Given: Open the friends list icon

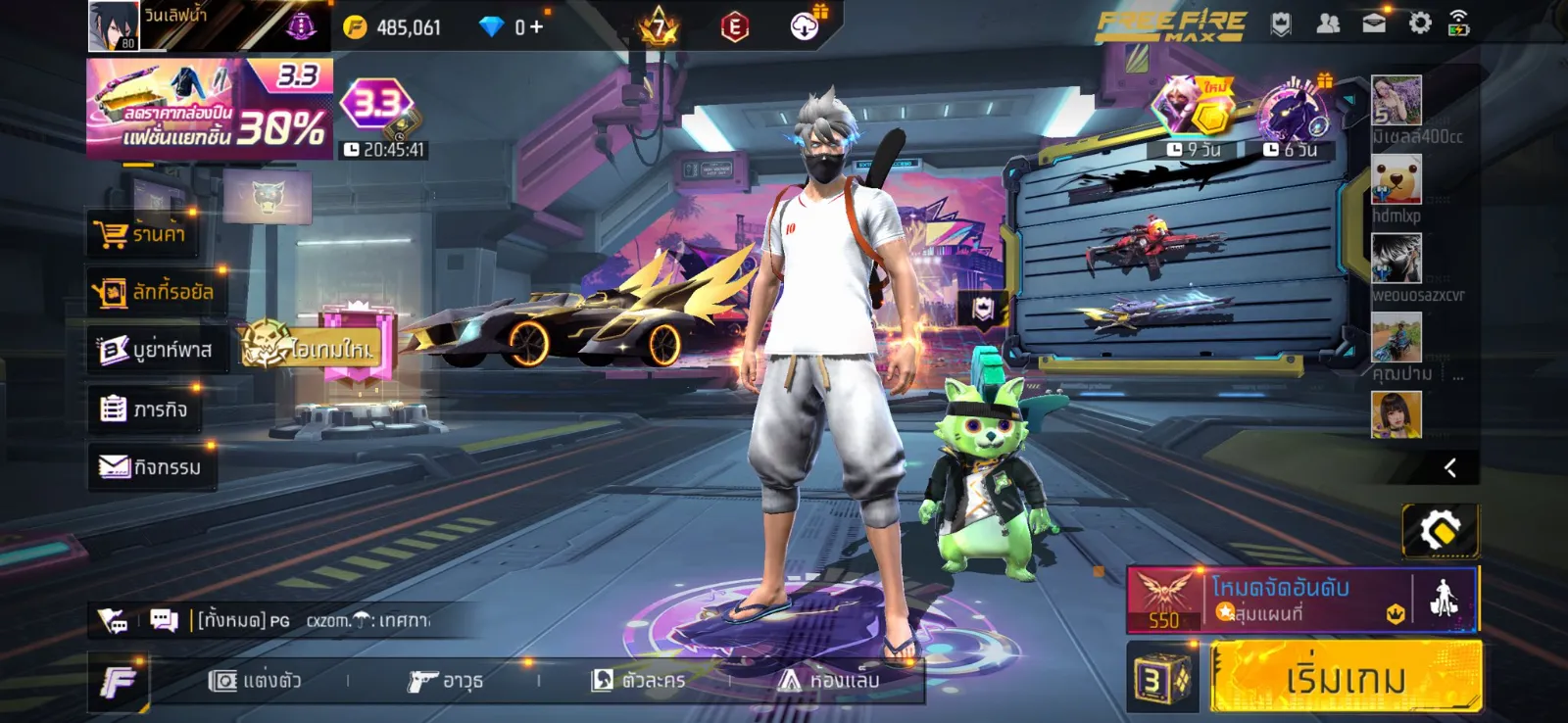Looking at the screenshot, I should pos(1328,24).
